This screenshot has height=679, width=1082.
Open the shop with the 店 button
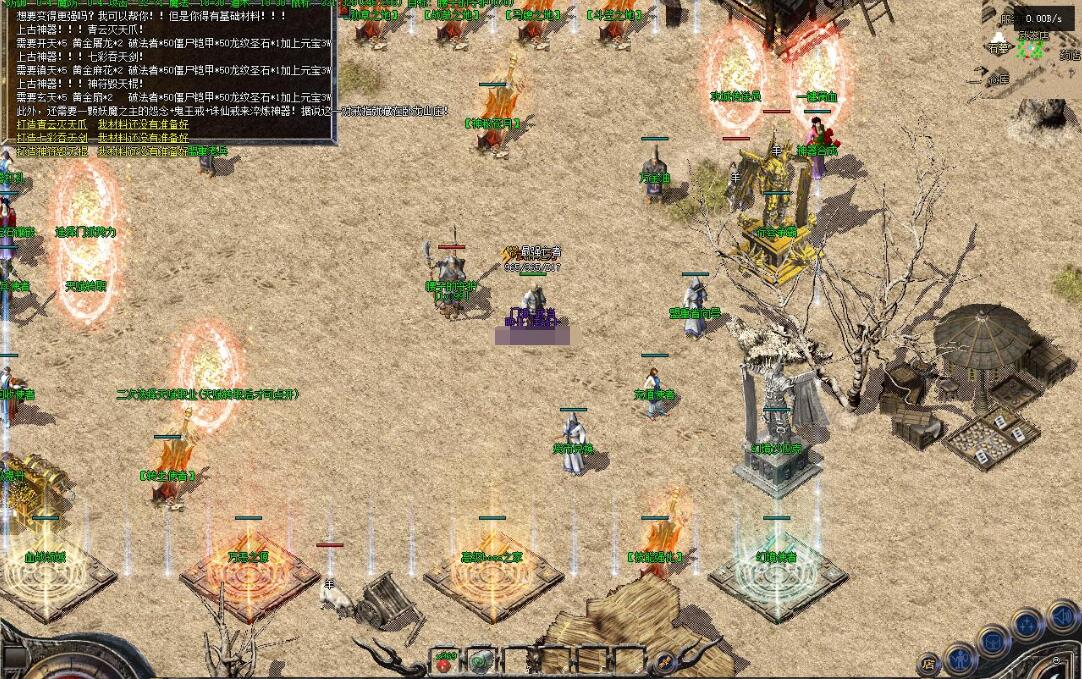tap(929, 662)
